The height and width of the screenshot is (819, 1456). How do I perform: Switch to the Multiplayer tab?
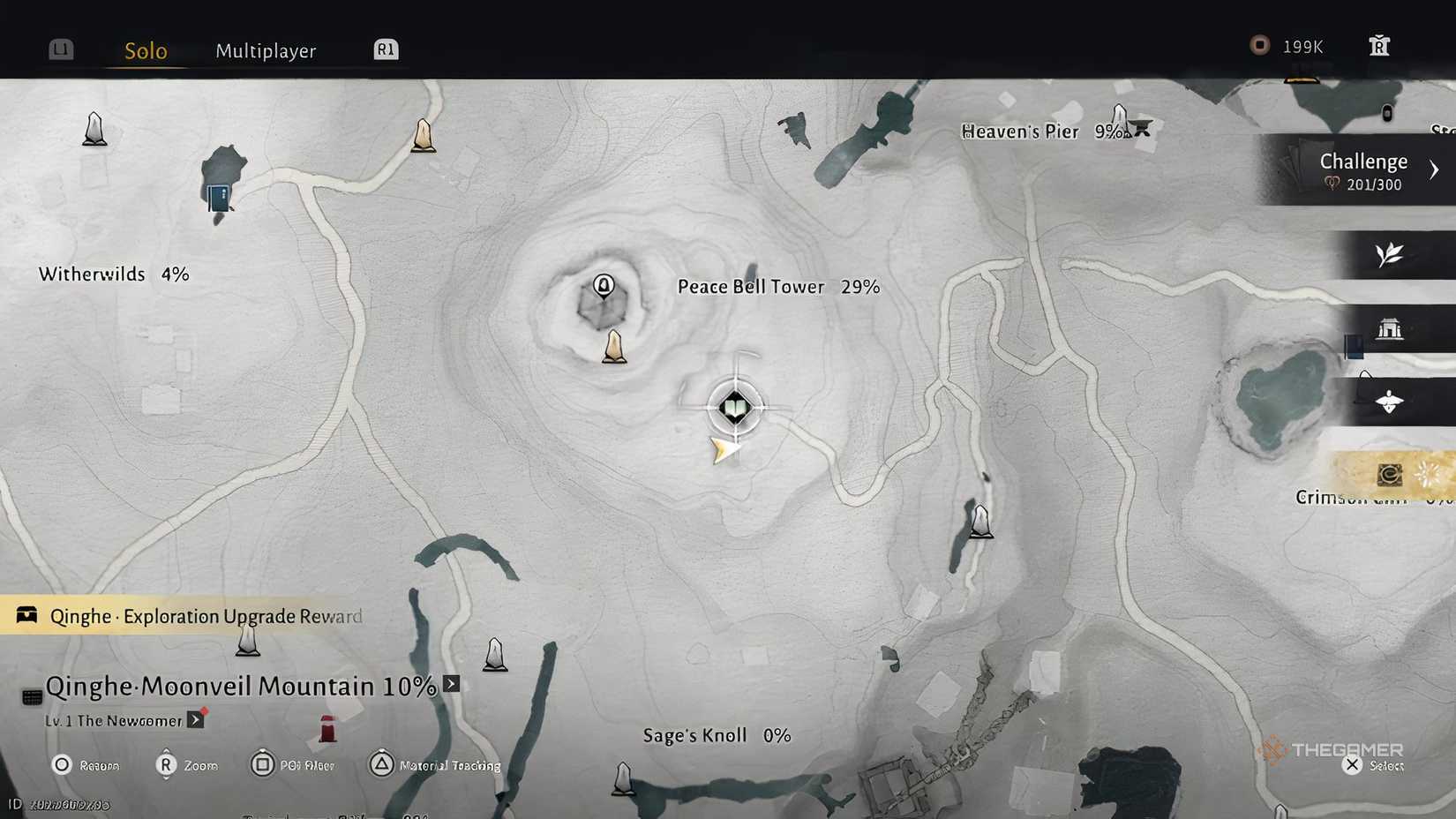tap(265, 51)
